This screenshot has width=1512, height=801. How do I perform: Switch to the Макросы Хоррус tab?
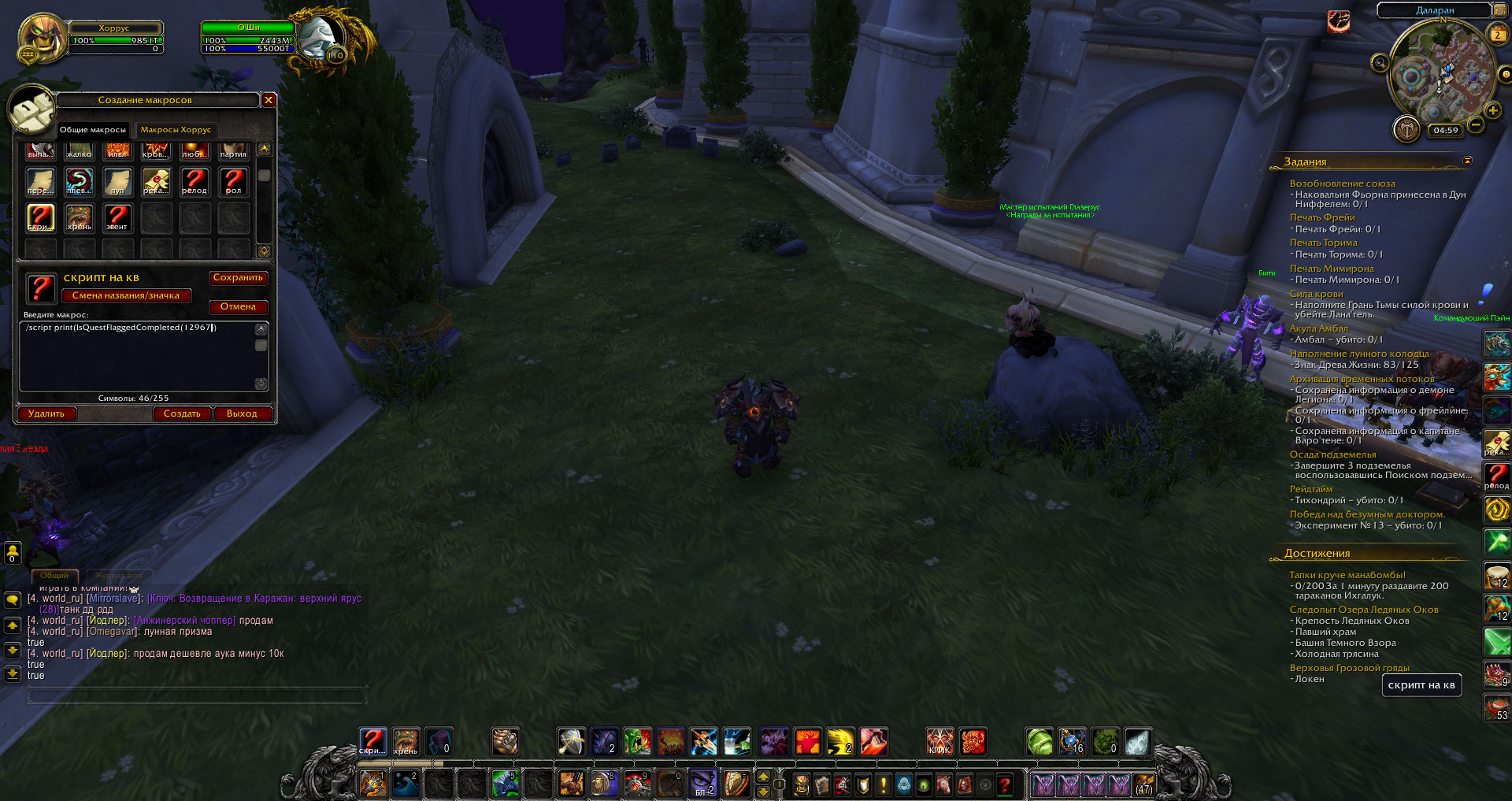point(176,130)
